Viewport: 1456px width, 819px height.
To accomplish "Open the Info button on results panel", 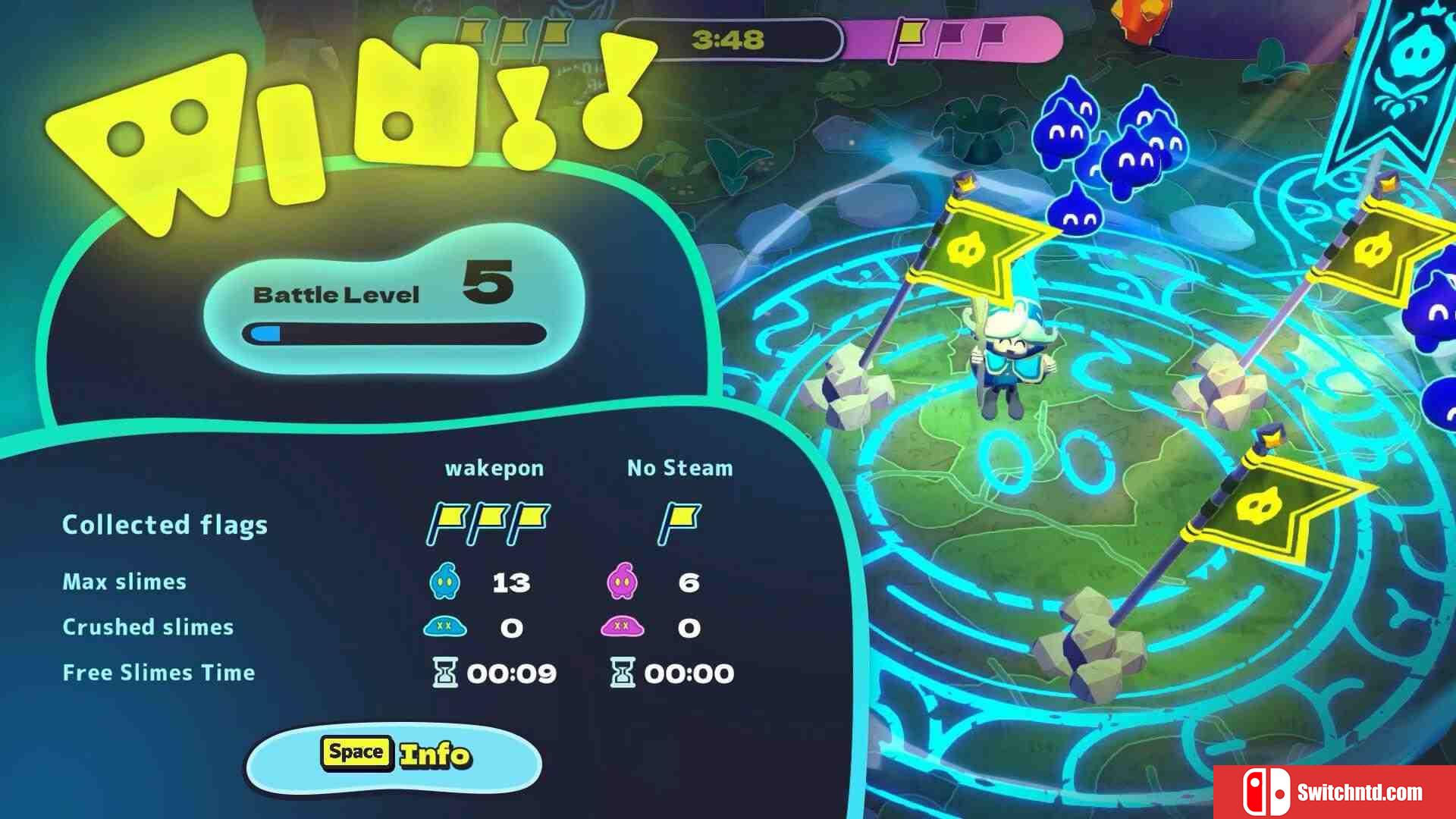I will point(394,757).
